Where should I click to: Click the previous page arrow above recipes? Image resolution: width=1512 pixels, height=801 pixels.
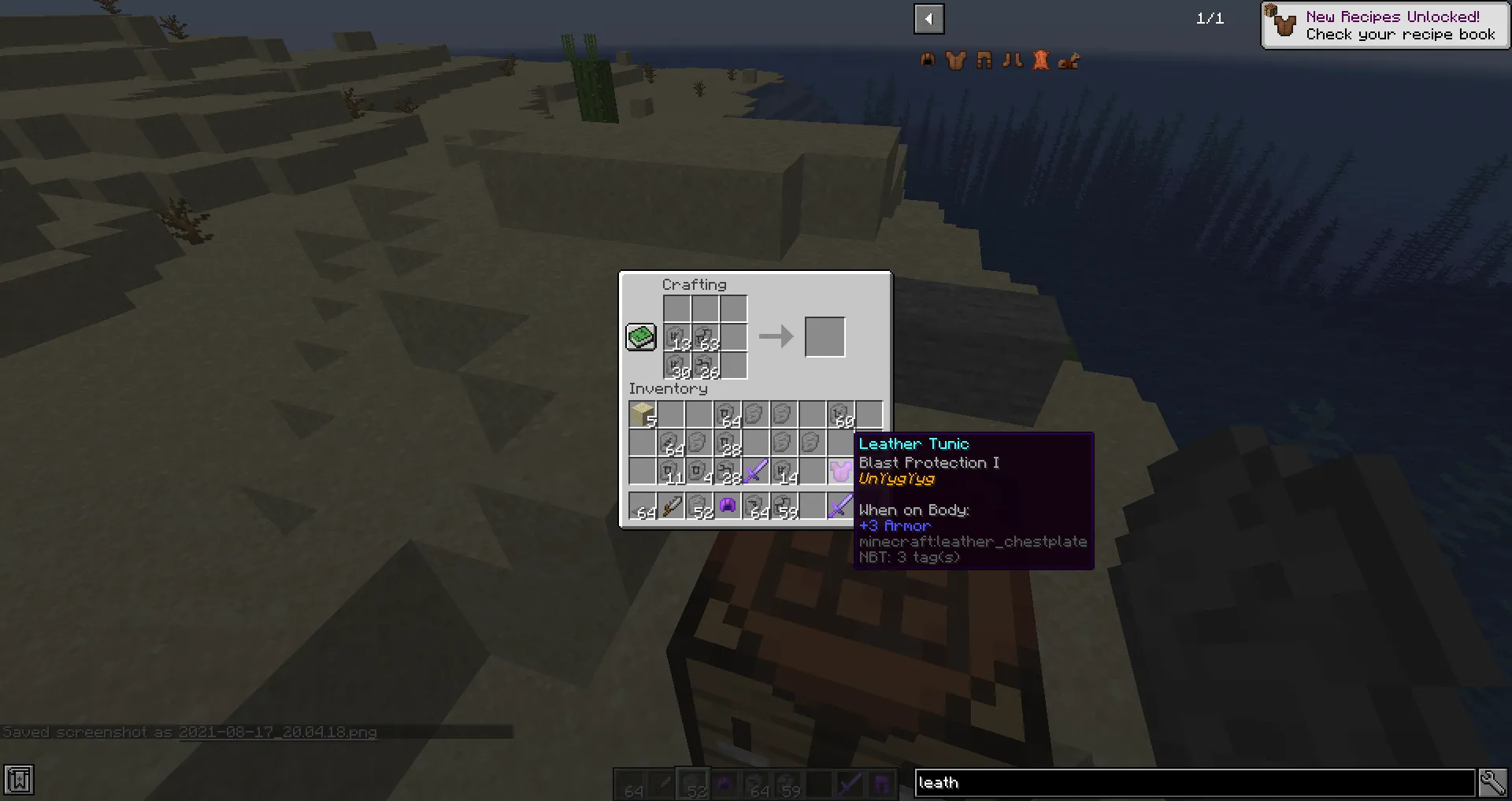[x=928, y=19]
